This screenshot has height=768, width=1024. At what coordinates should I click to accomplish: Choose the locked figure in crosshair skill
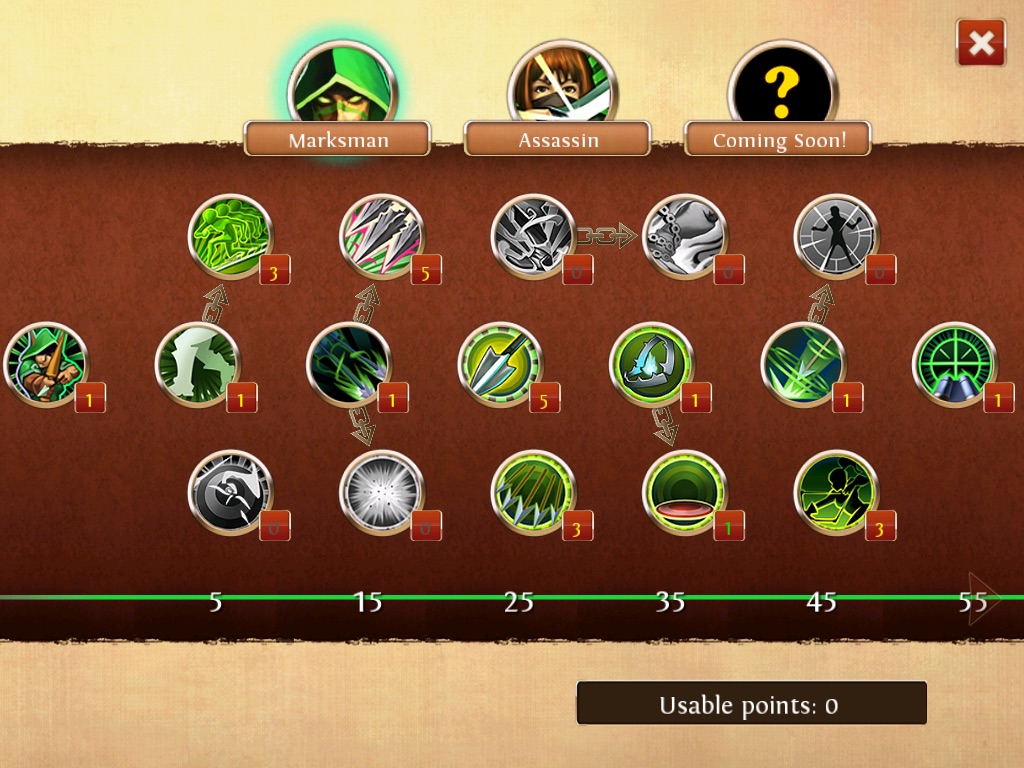tap(836, 236)
